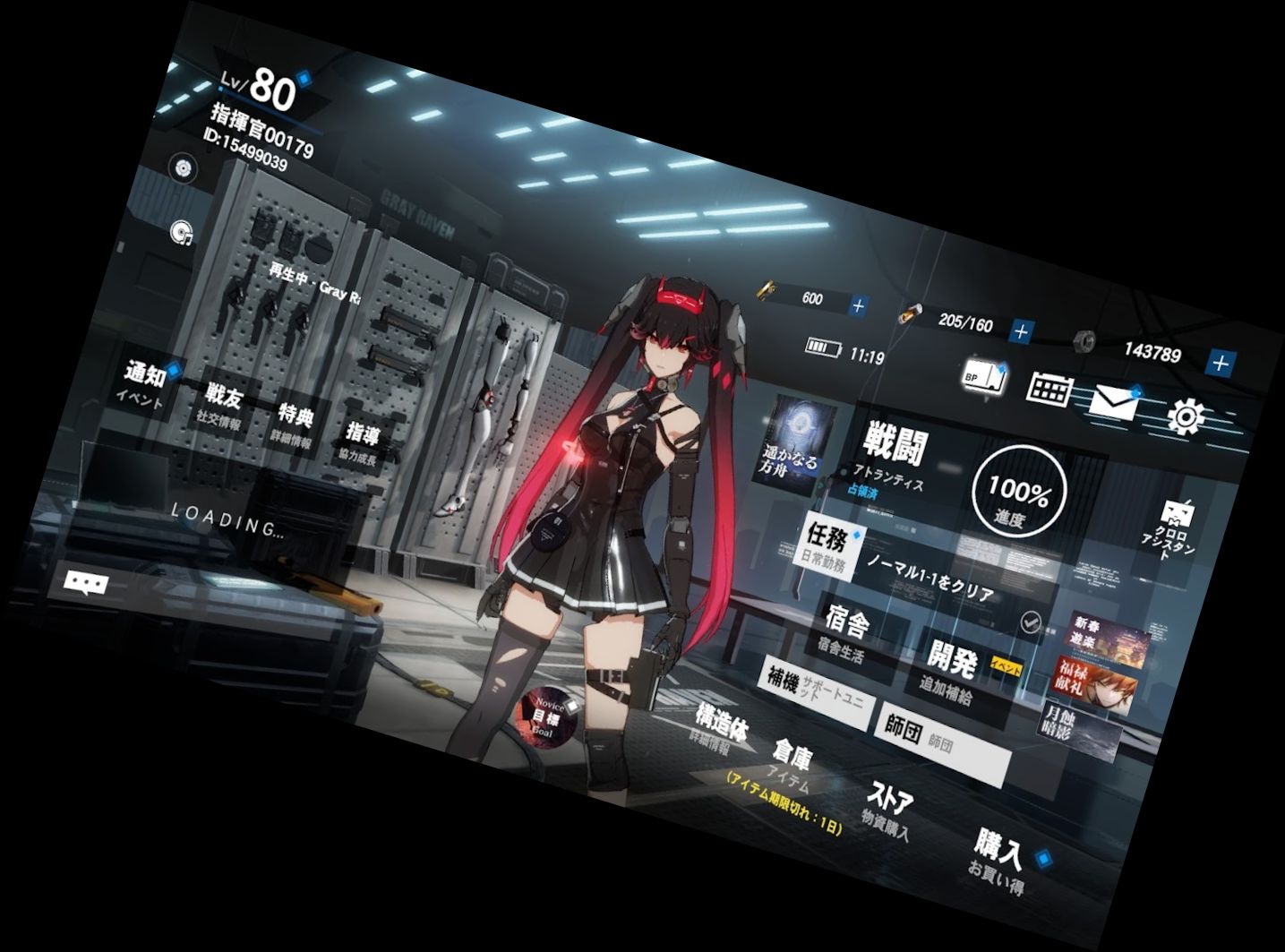Screen dimensions: 1285x952
Task: Open the BP battle pass icon
Action: coord(983,377)
